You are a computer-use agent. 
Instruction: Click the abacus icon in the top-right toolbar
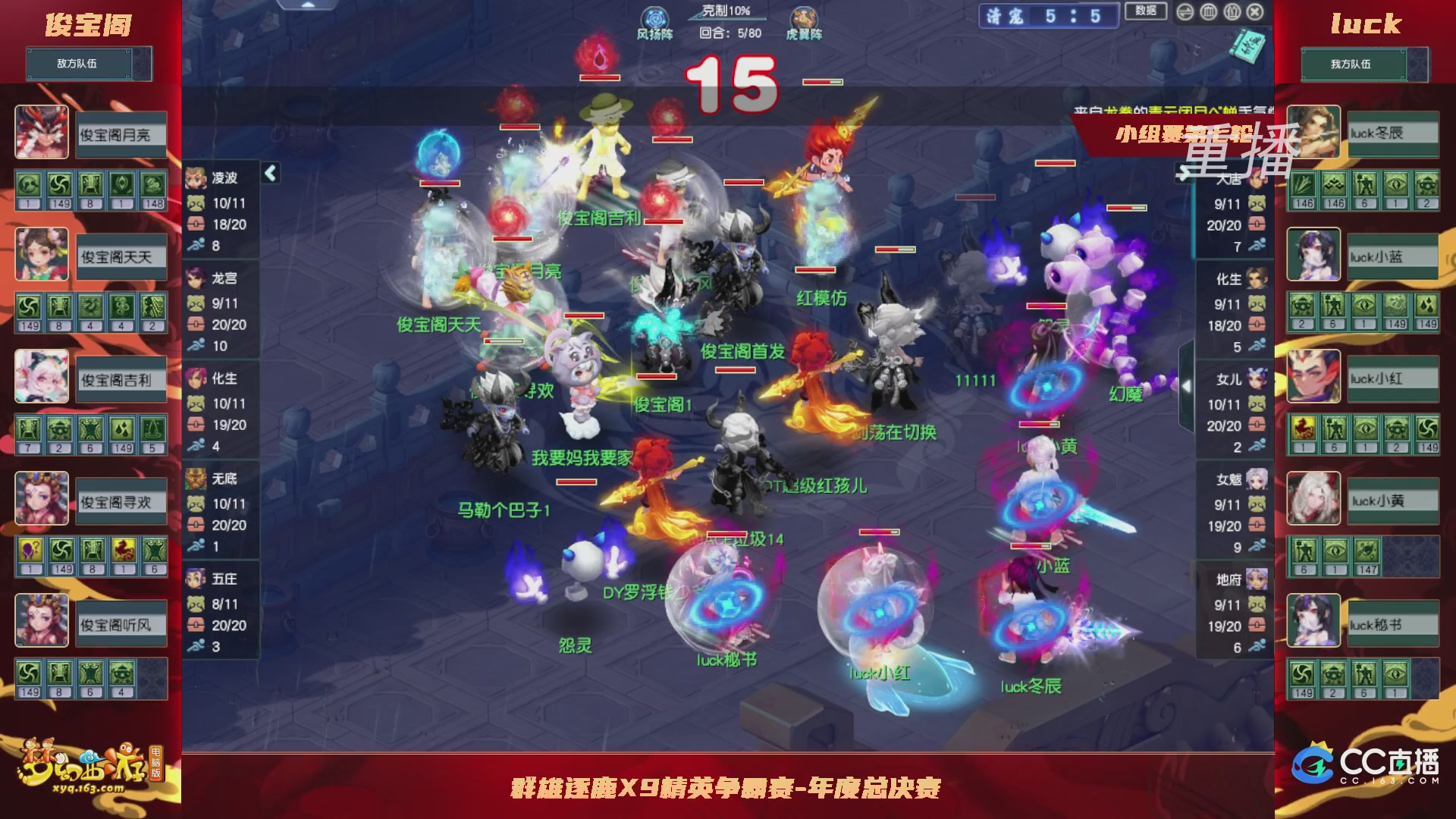(x=1208, y=12)
